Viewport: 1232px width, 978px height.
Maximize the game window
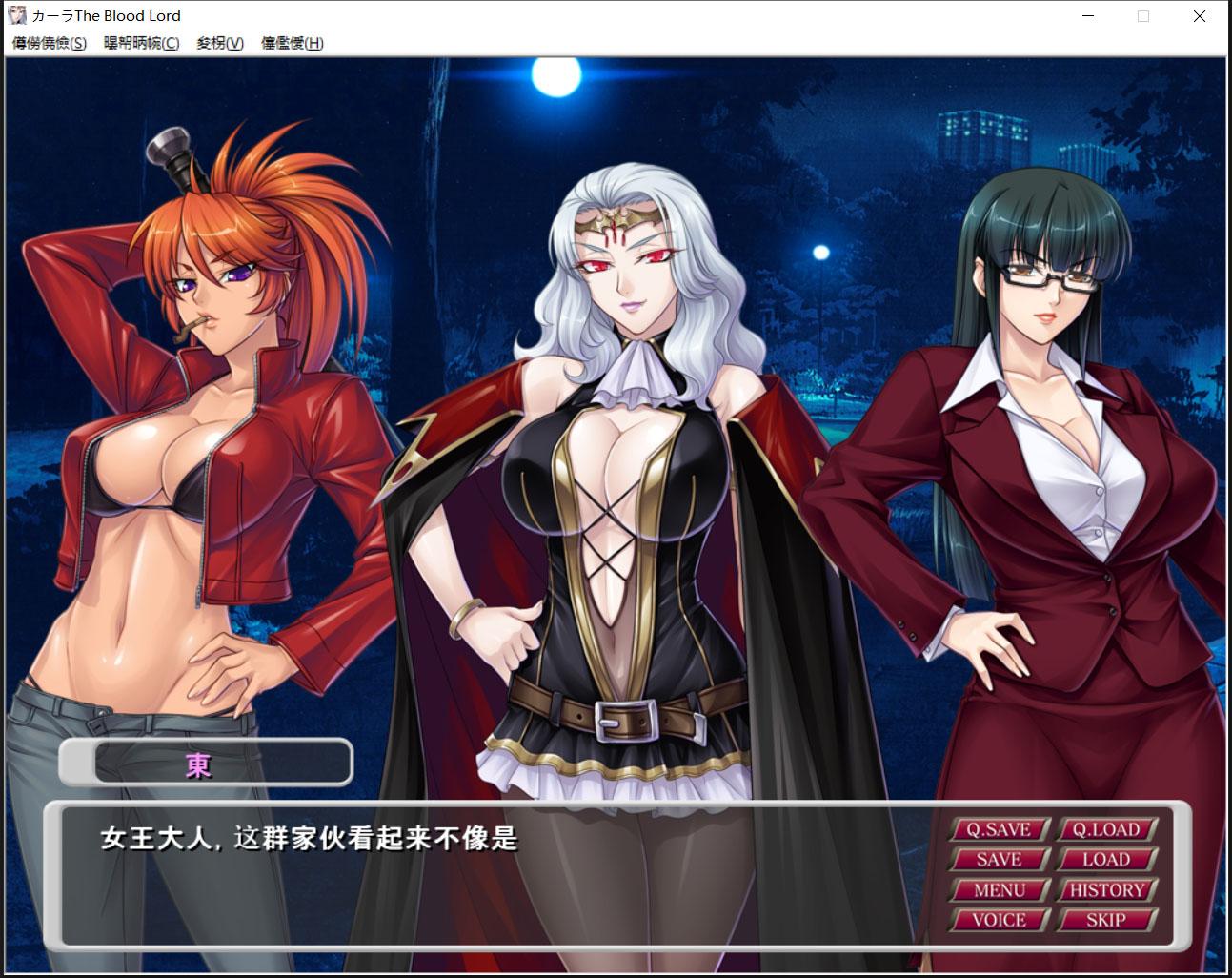pos(1141,16)
